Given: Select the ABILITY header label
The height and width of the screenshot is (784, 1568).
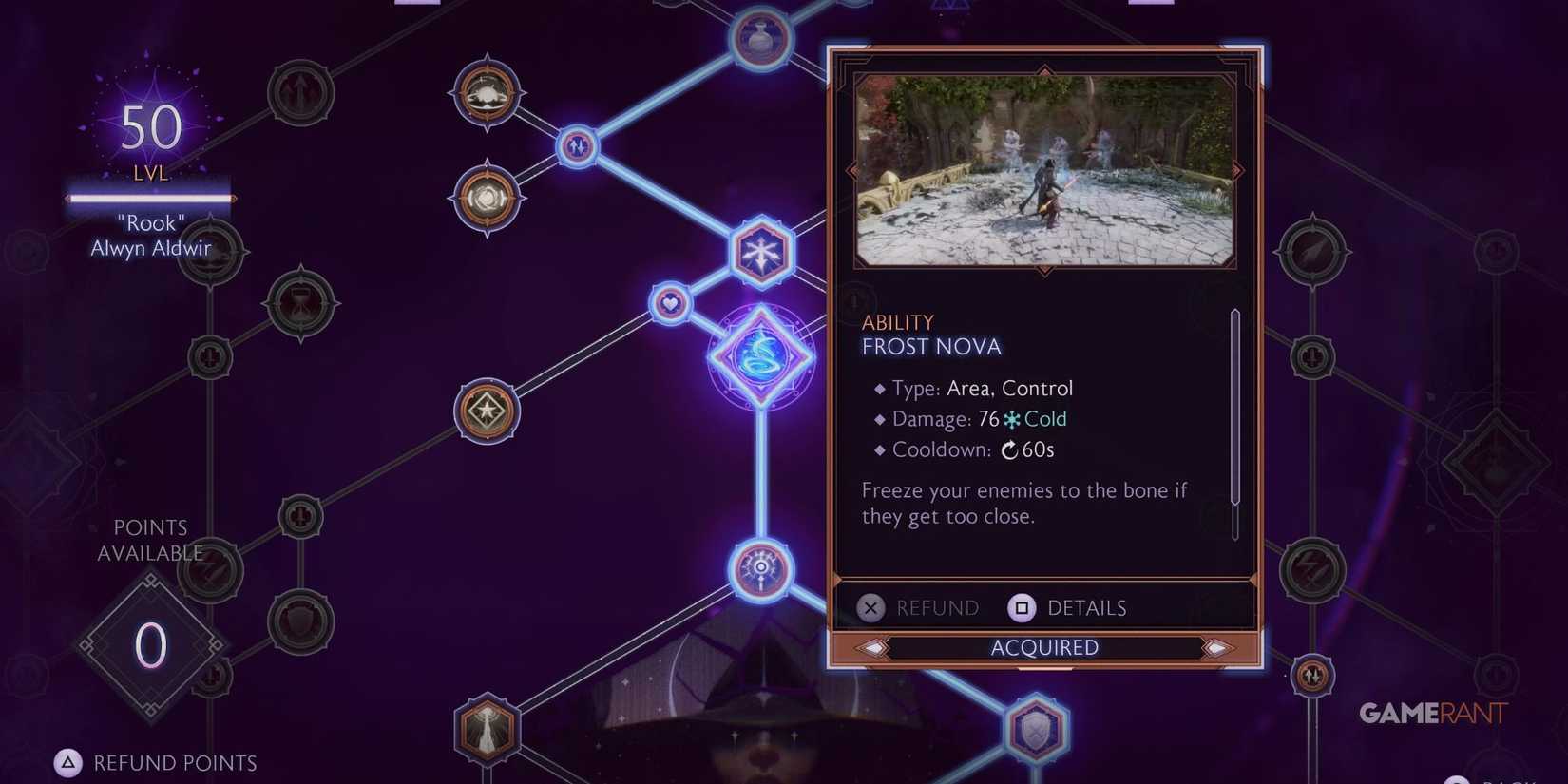Looking at the screenshot, I should coord(897,322).
